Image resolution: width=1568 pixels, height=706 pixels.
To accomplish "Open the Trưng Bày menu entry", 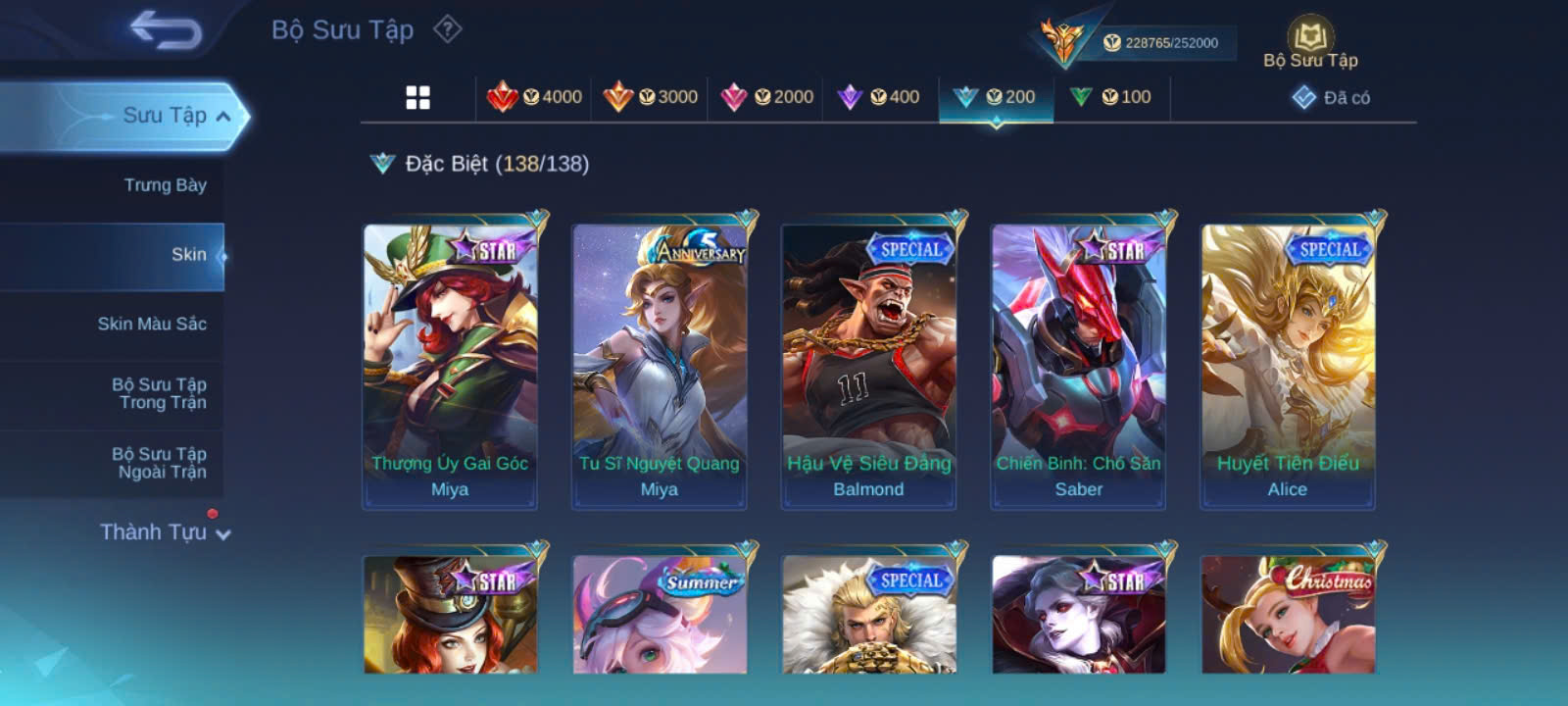I will [x=165, y=185].
